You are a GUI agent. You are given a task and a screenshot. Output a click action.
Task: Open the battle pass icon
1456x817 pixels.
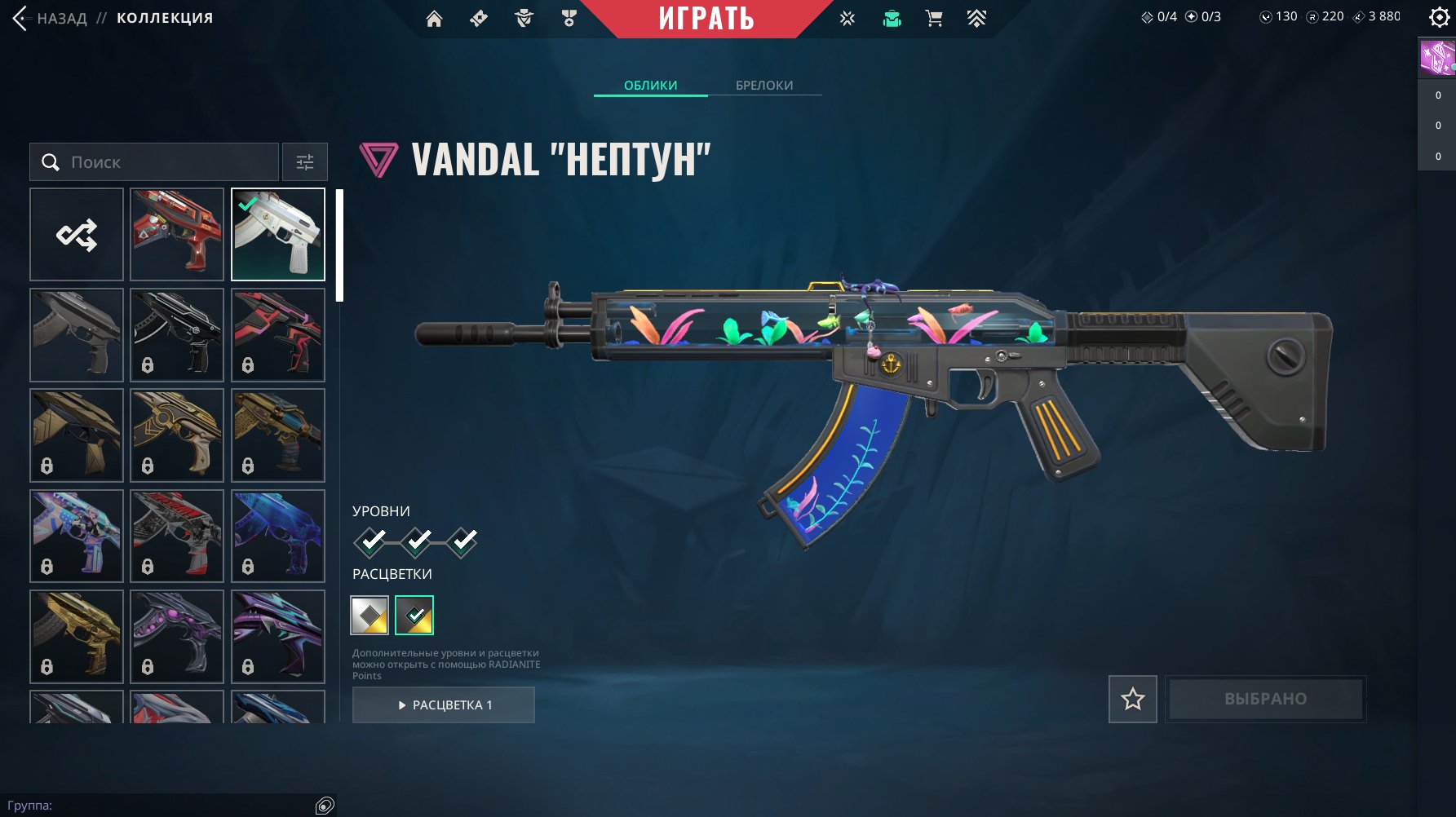(x=976, y=18)
